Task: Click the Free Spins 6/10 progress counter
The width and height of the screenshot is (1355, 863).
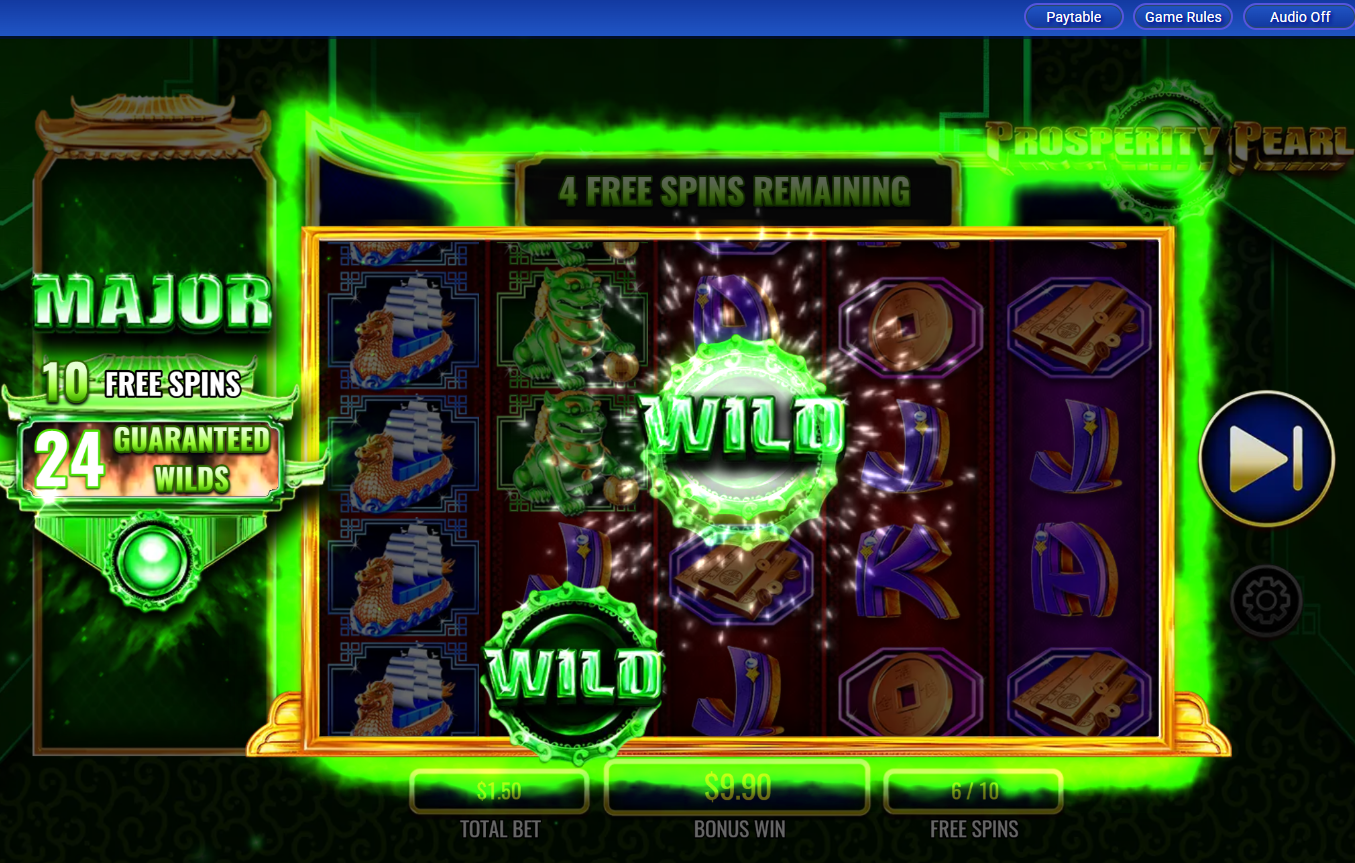Action: [x=973, y=790]
